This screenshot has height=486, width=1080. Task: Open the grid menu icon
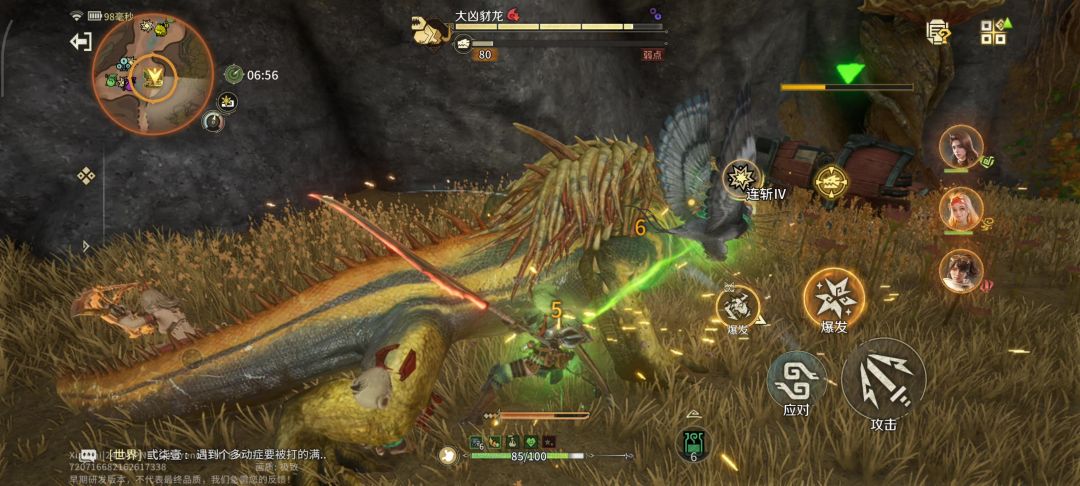click(993, 32)
